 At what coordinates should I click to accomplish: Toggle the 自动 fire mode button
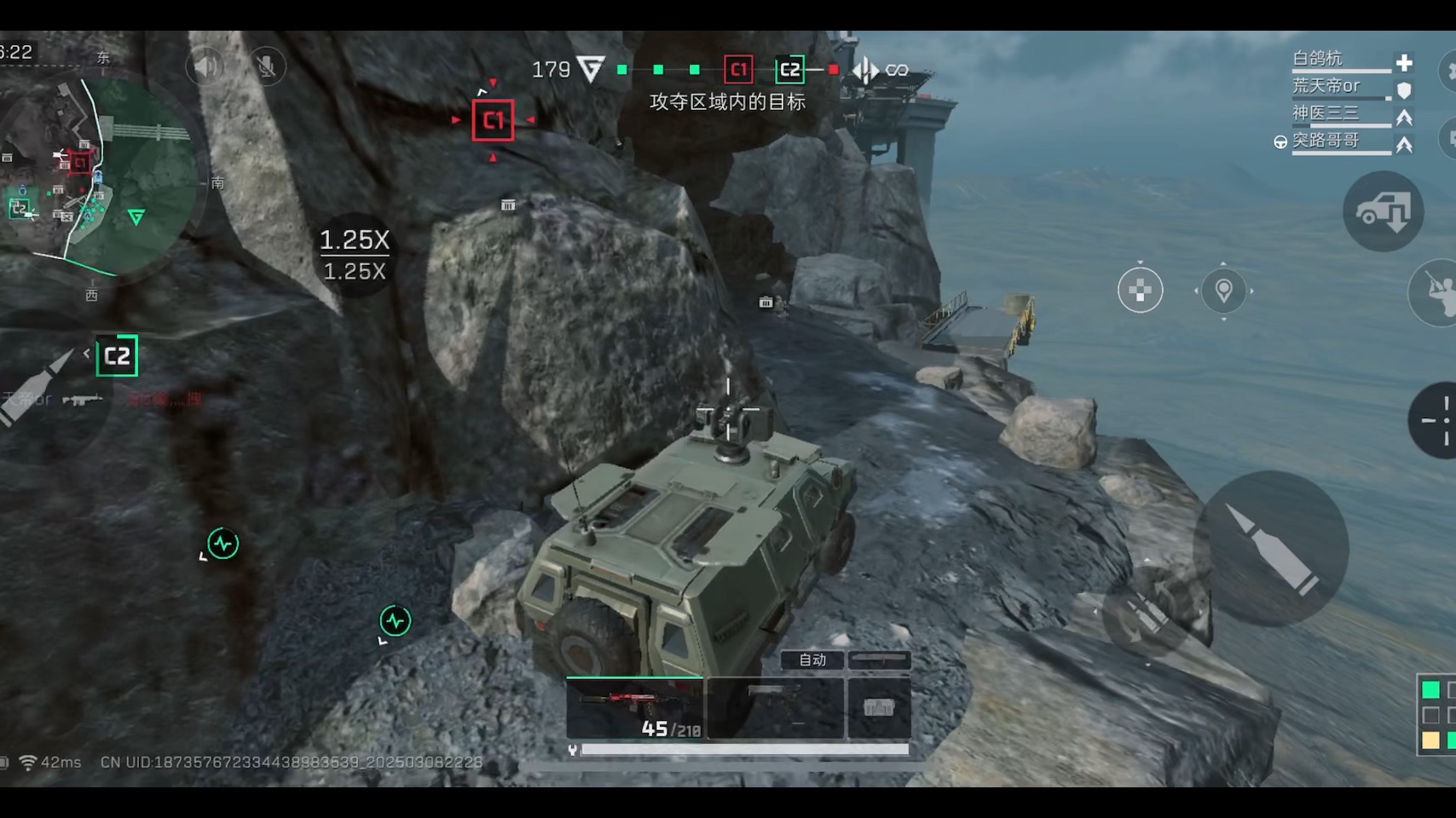point(812,660)
